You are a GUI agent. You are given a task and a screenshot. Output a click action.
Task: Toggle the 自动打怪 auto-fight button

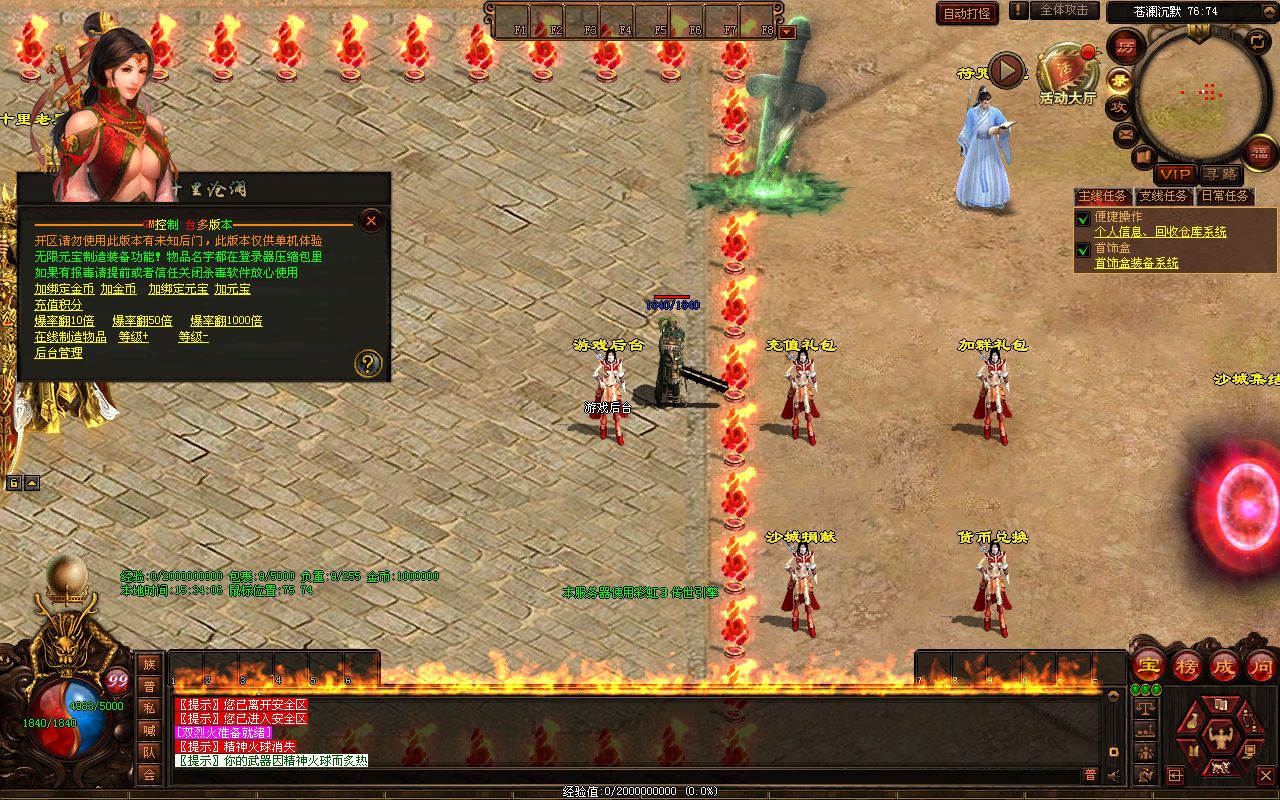point(967,13)
